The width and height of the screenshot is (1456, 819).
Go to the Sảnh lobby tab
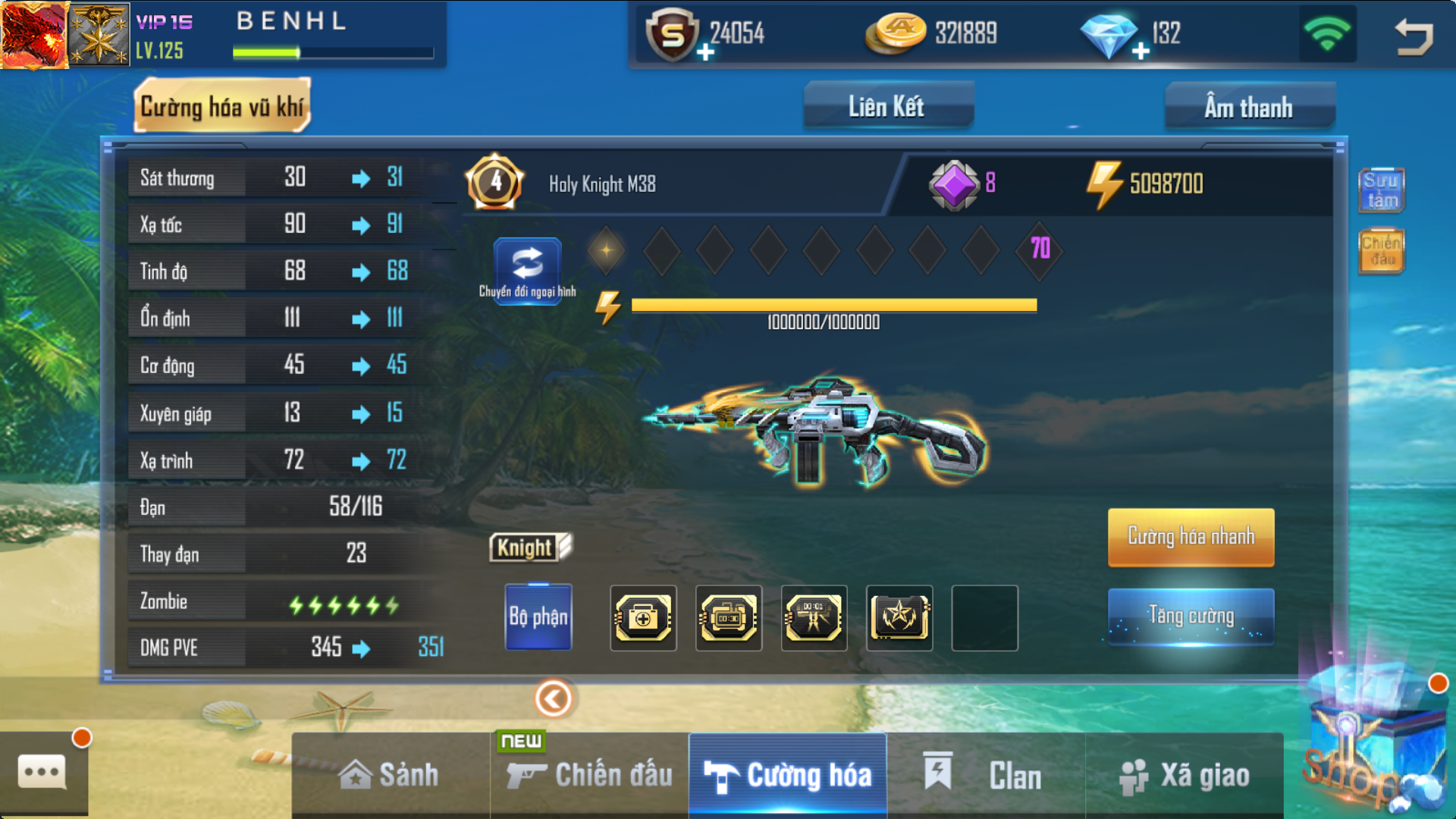[x=390, y=775]
